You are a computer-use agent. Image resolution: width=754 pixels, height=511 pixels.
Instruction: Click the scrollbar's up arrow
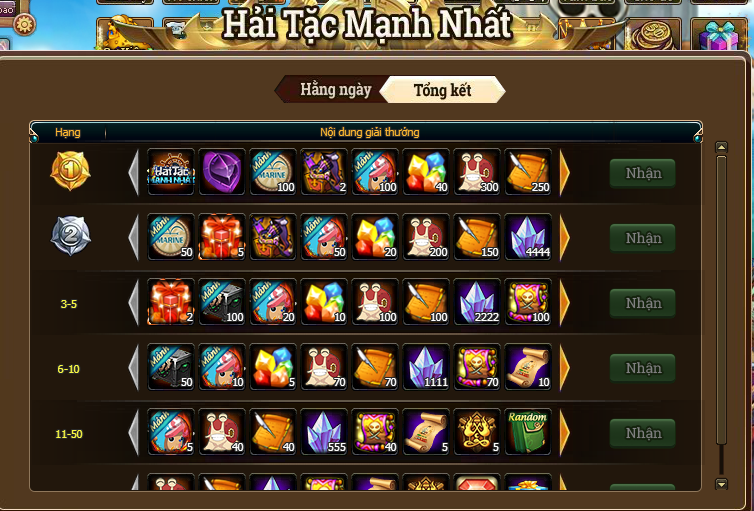click(722, 148)
